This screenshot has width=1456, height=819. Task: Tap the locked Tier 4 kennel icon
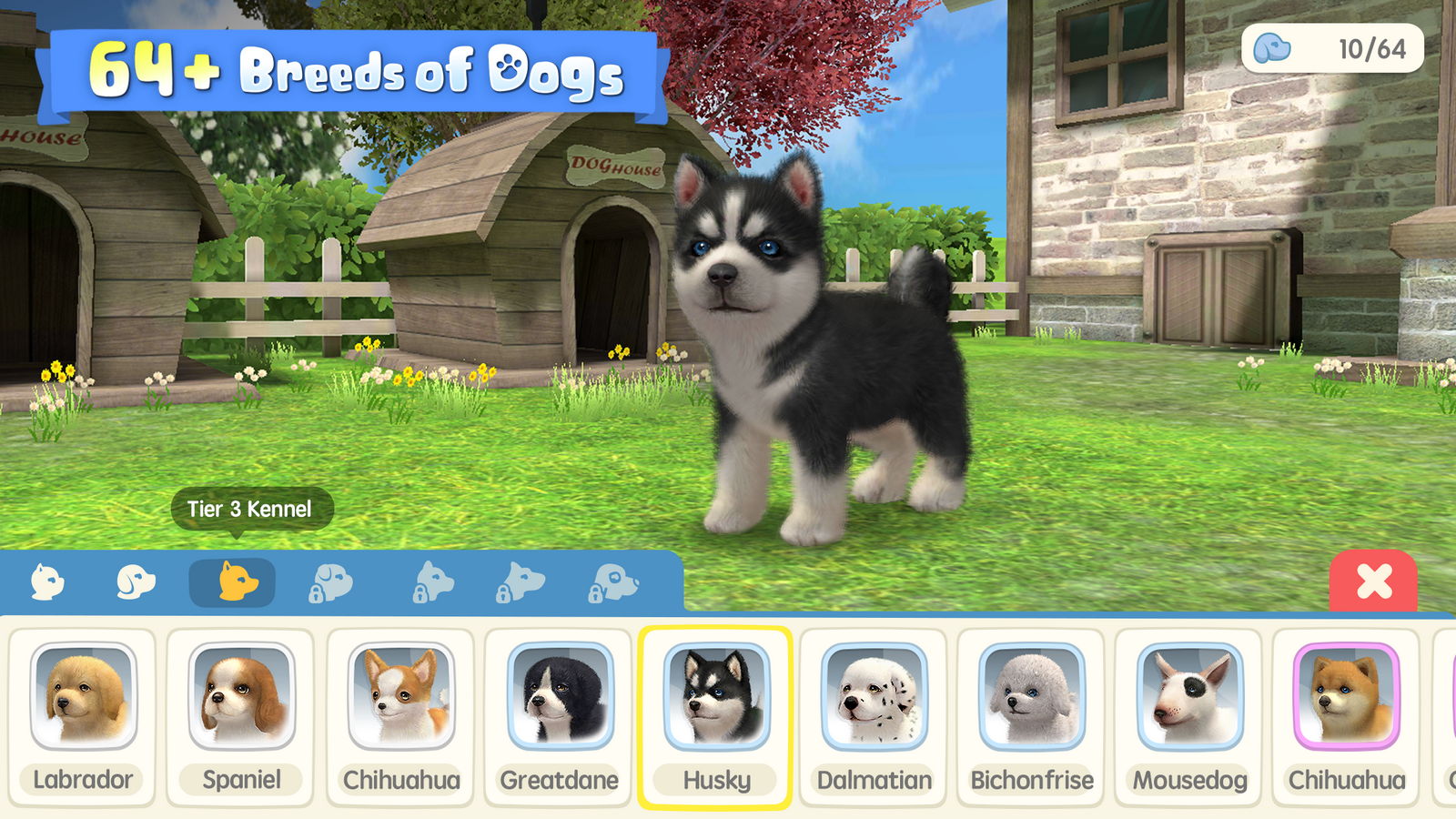332,583
